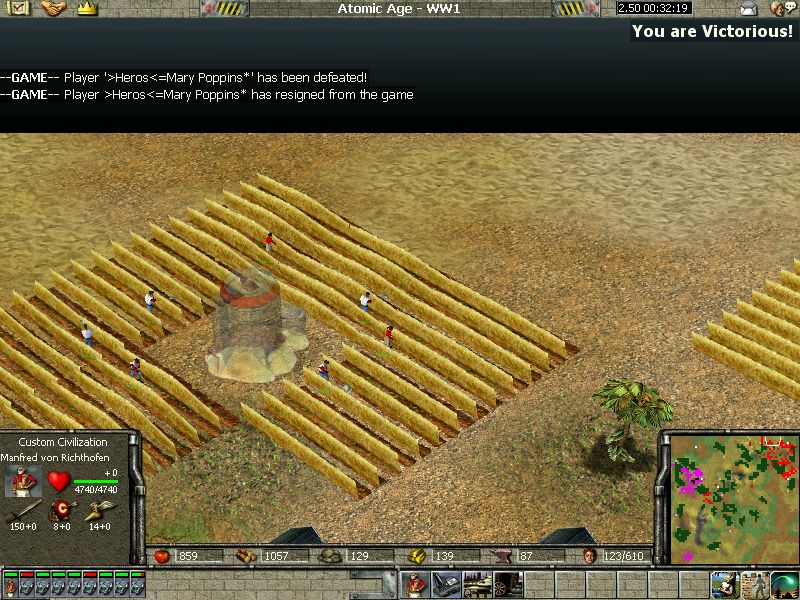
Task: Click the food resource apple icon
Action: pos(162,556)
